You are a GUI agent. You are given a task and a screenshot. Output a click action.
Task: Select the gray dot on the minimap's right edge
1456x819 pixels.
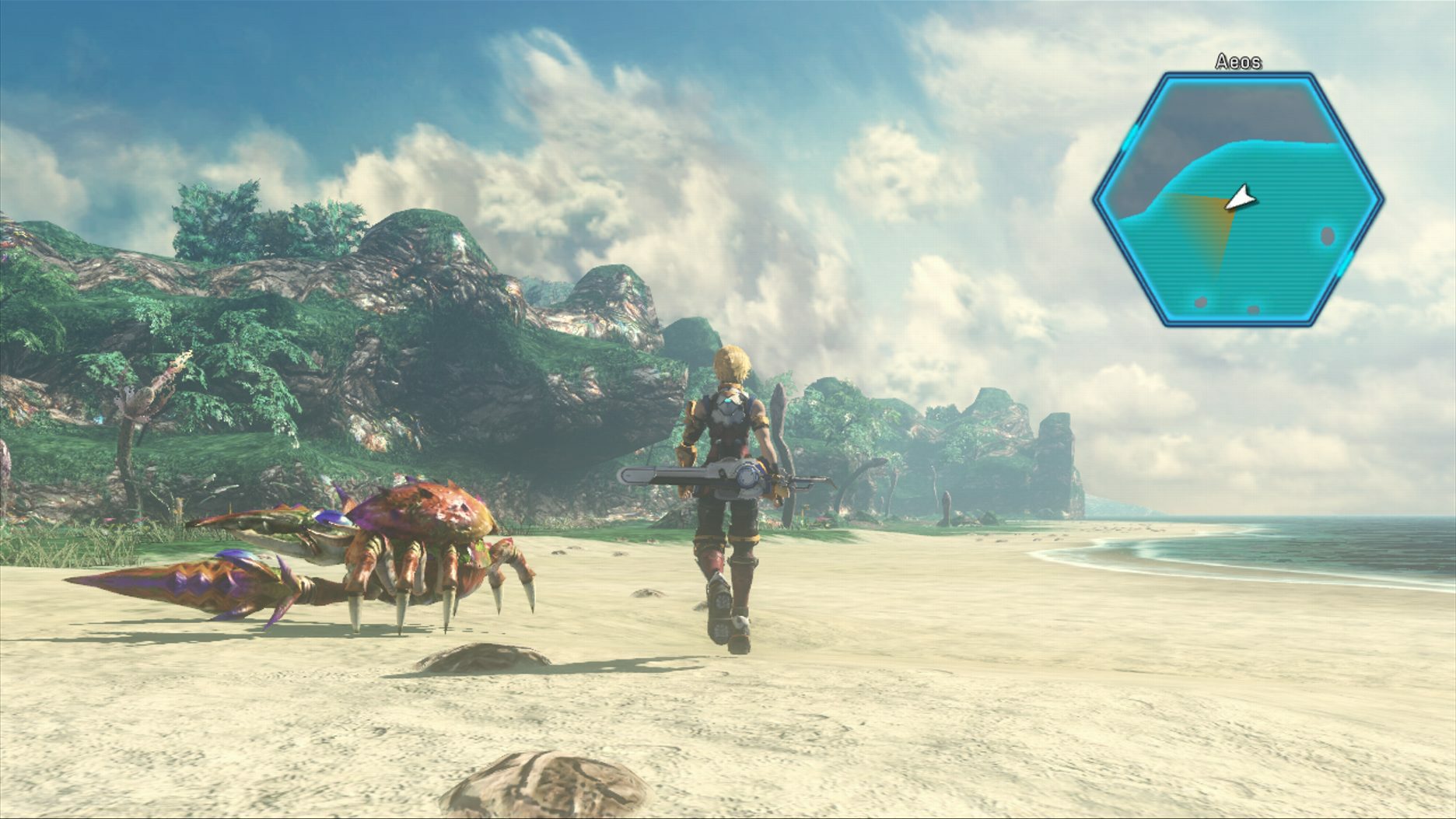click(x=1327, y=236)
